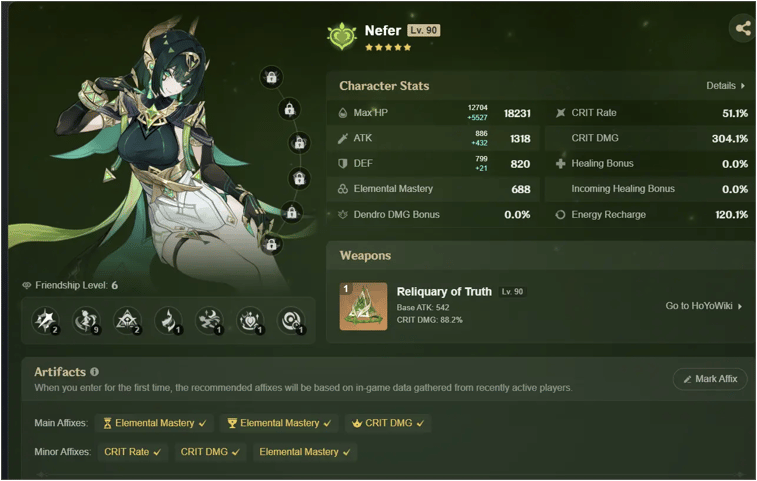Open the spiral orb talent icon

click(291, 320)
